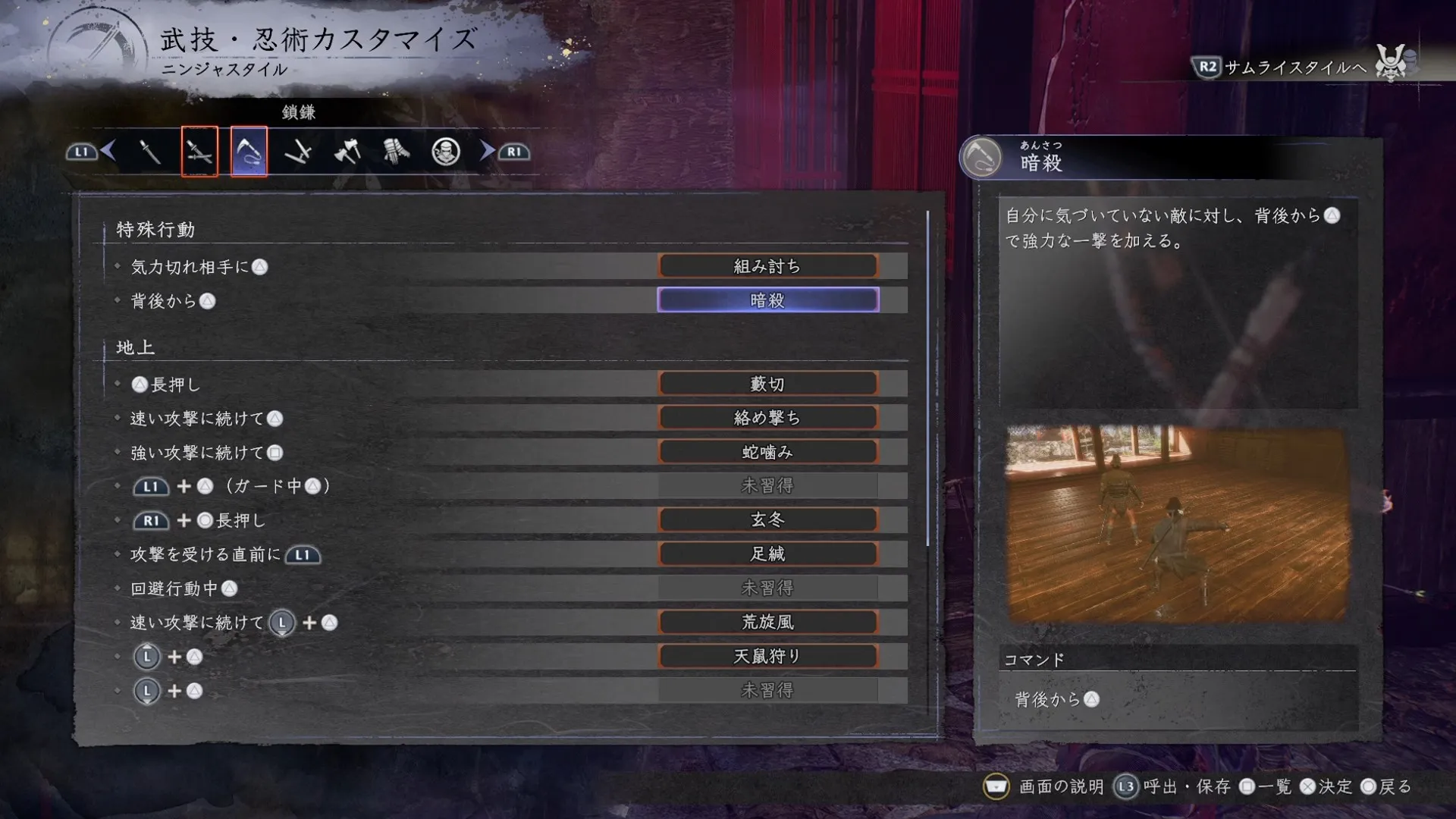The width and height of the screenshot is (1456, 819).
Task: Switch to the dual ninja swords tab
Action: (199, 152)
